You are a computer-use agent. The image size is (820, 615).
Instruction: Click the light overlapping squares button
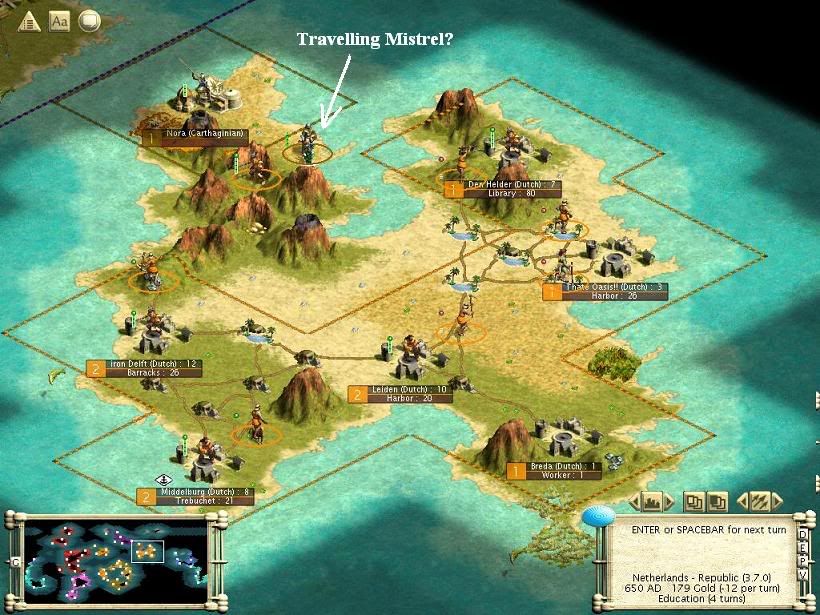692,500
